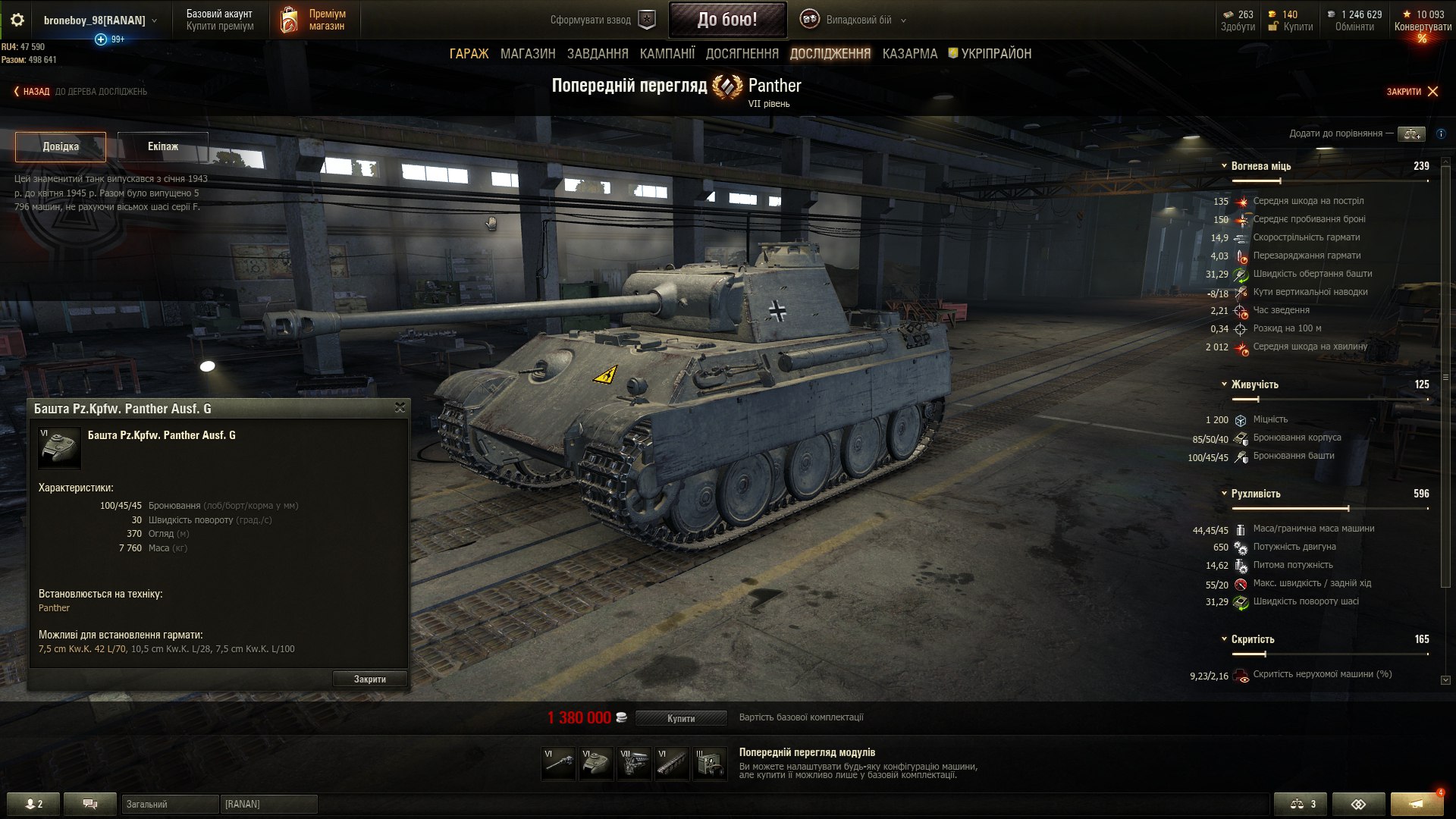The height and width of the screenshot is (819, 1456).
Task: Collapse the Вогнева міць stats section
Action: coord(1224,166)
